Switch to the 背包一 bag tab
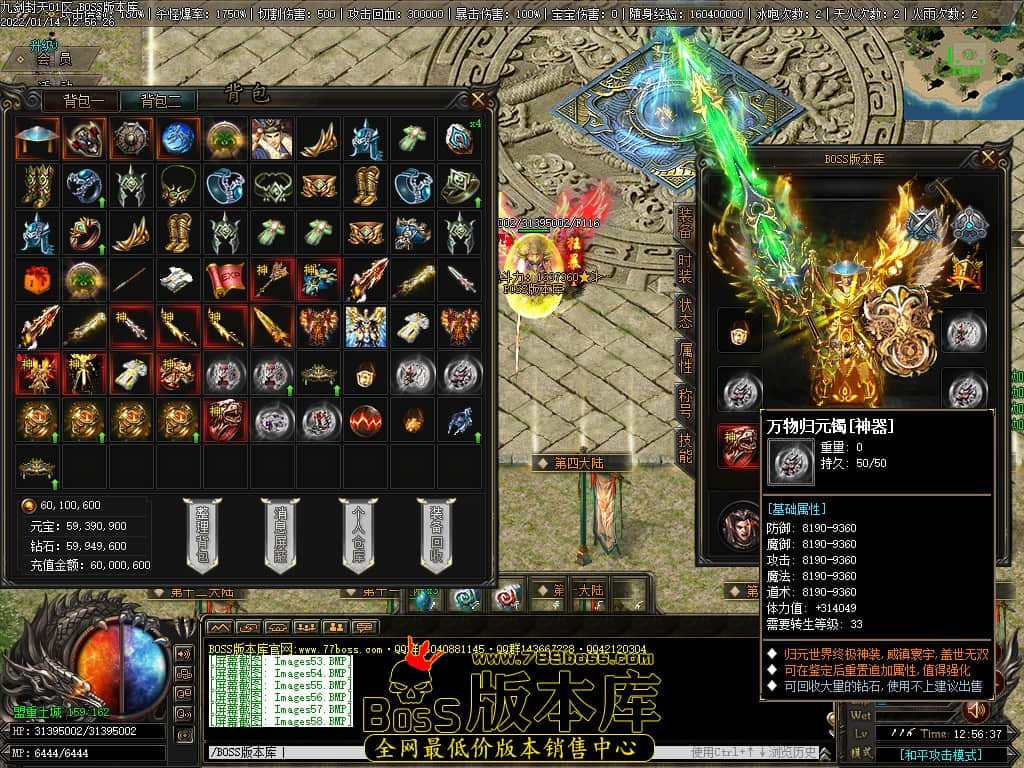Screen dimensions: 1024x768 tap(82, 100)
